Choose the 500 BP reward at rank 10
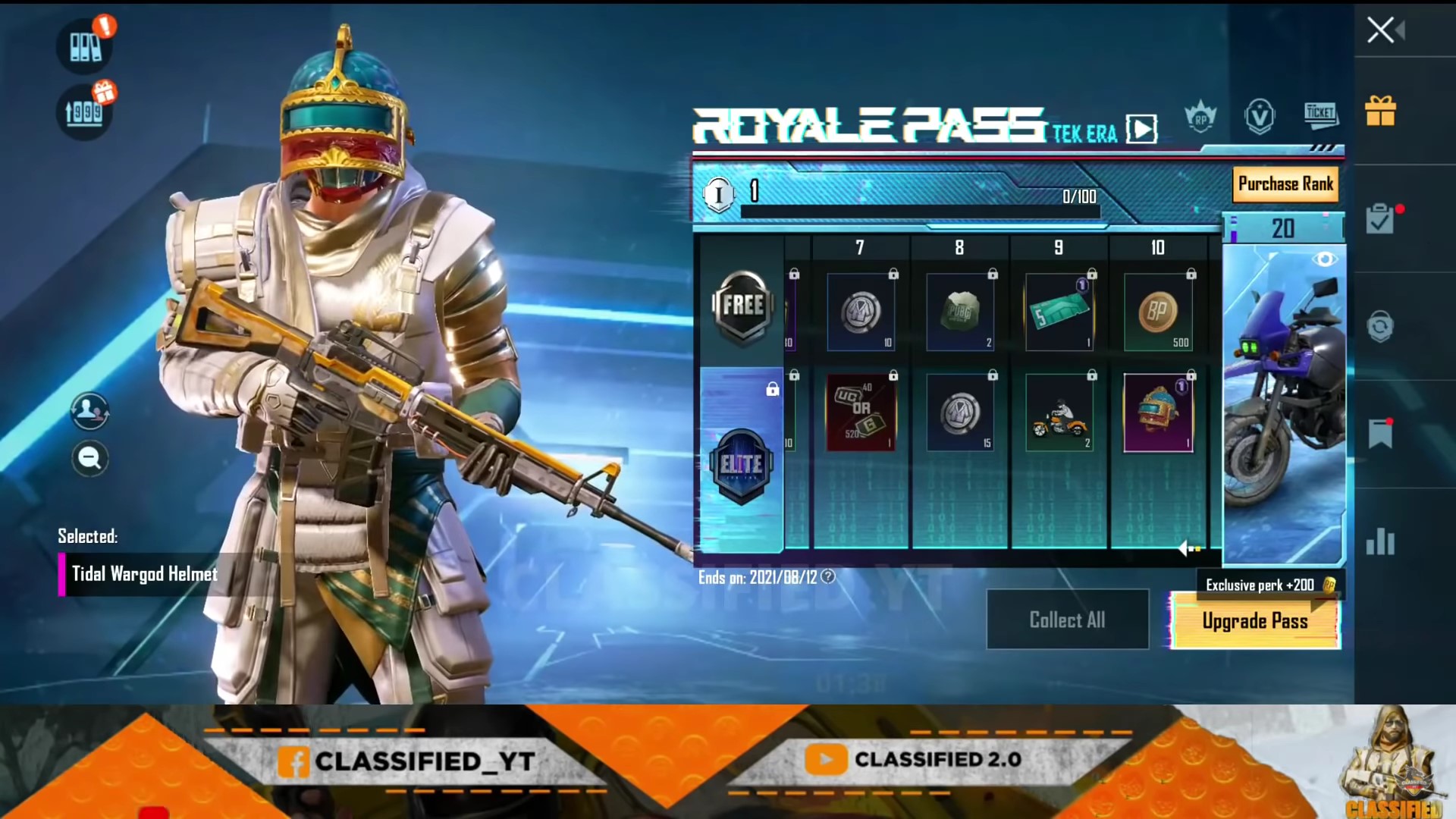The image size is (1456, 819). pyautogui.click(x=1157, y=312)
